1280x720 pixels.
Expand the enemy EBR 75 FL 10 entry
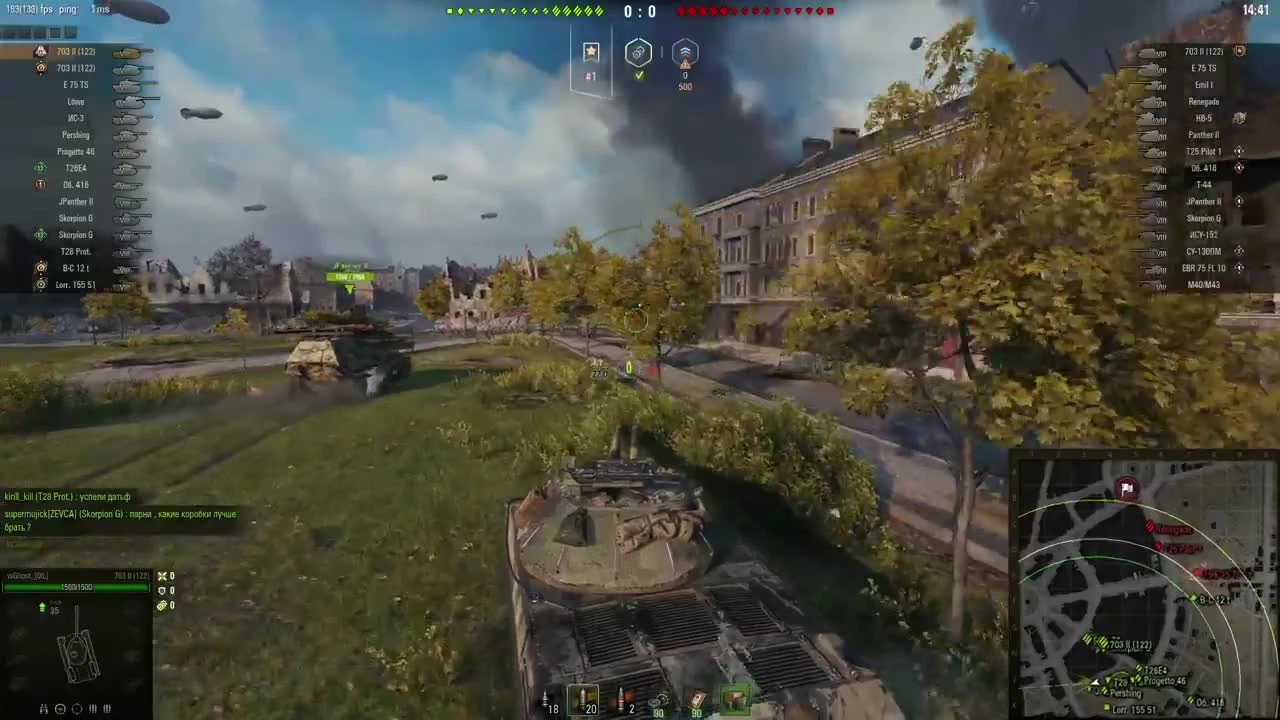coord(1205,268)
